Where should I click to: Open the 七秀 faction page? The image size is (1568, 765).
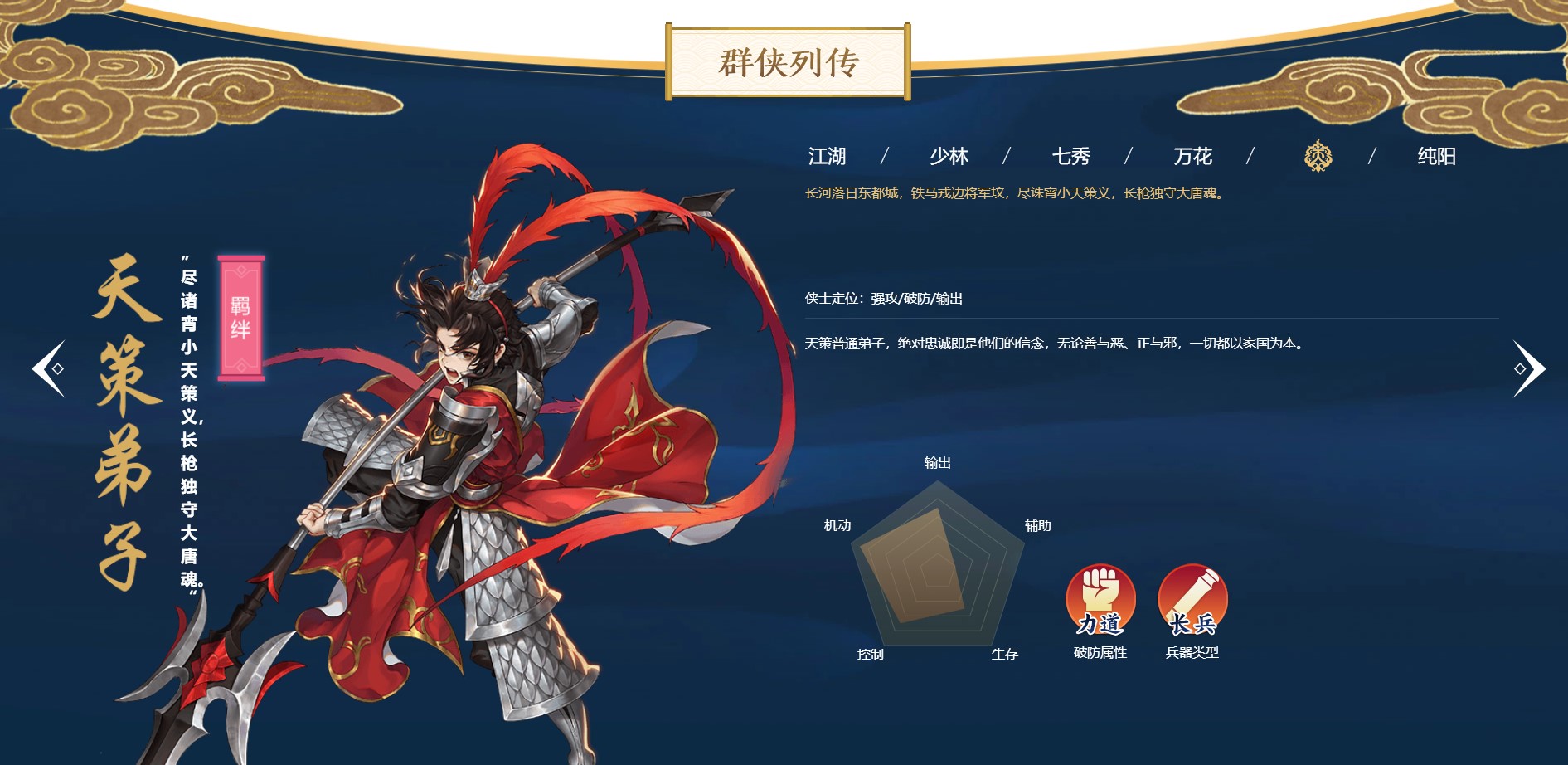pos(1071,156)
